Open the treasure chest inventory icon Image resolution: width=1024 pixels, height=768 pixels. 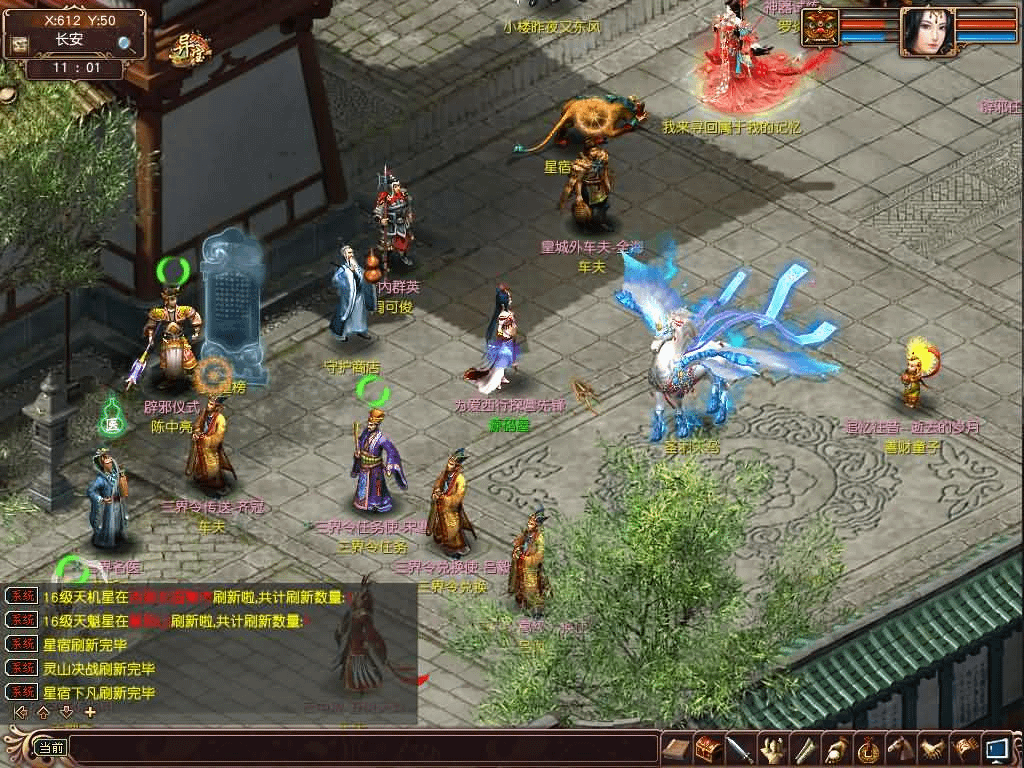click(708, 748)
